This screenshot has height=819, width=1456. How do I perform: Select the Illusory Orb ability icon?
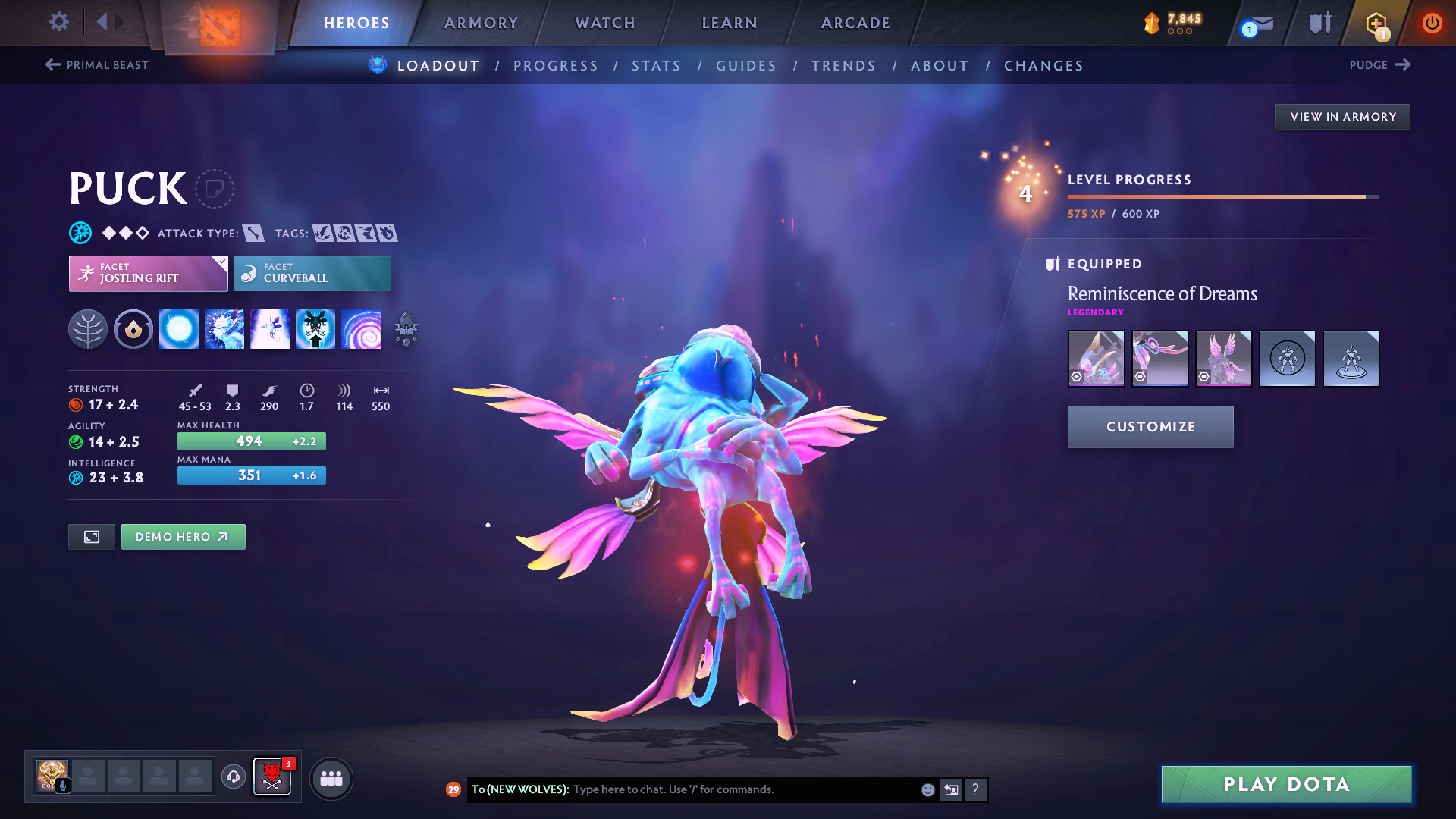coord(179,329)
